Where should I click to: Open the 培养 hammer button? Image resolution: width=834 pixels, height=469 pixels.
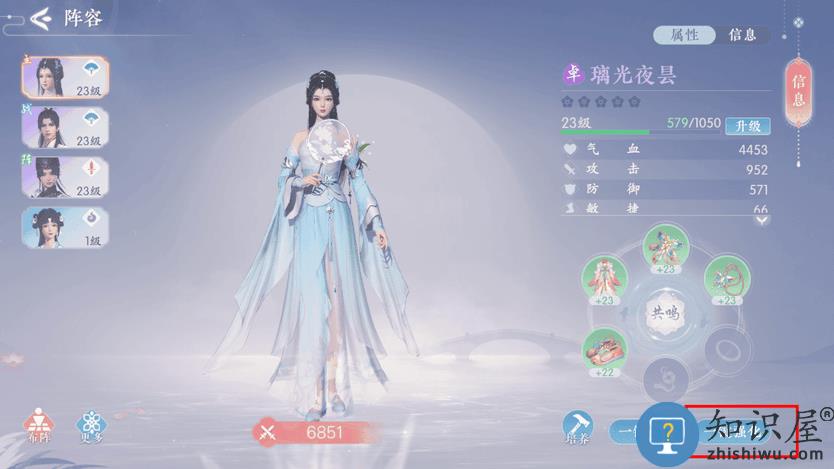[578, 428]
